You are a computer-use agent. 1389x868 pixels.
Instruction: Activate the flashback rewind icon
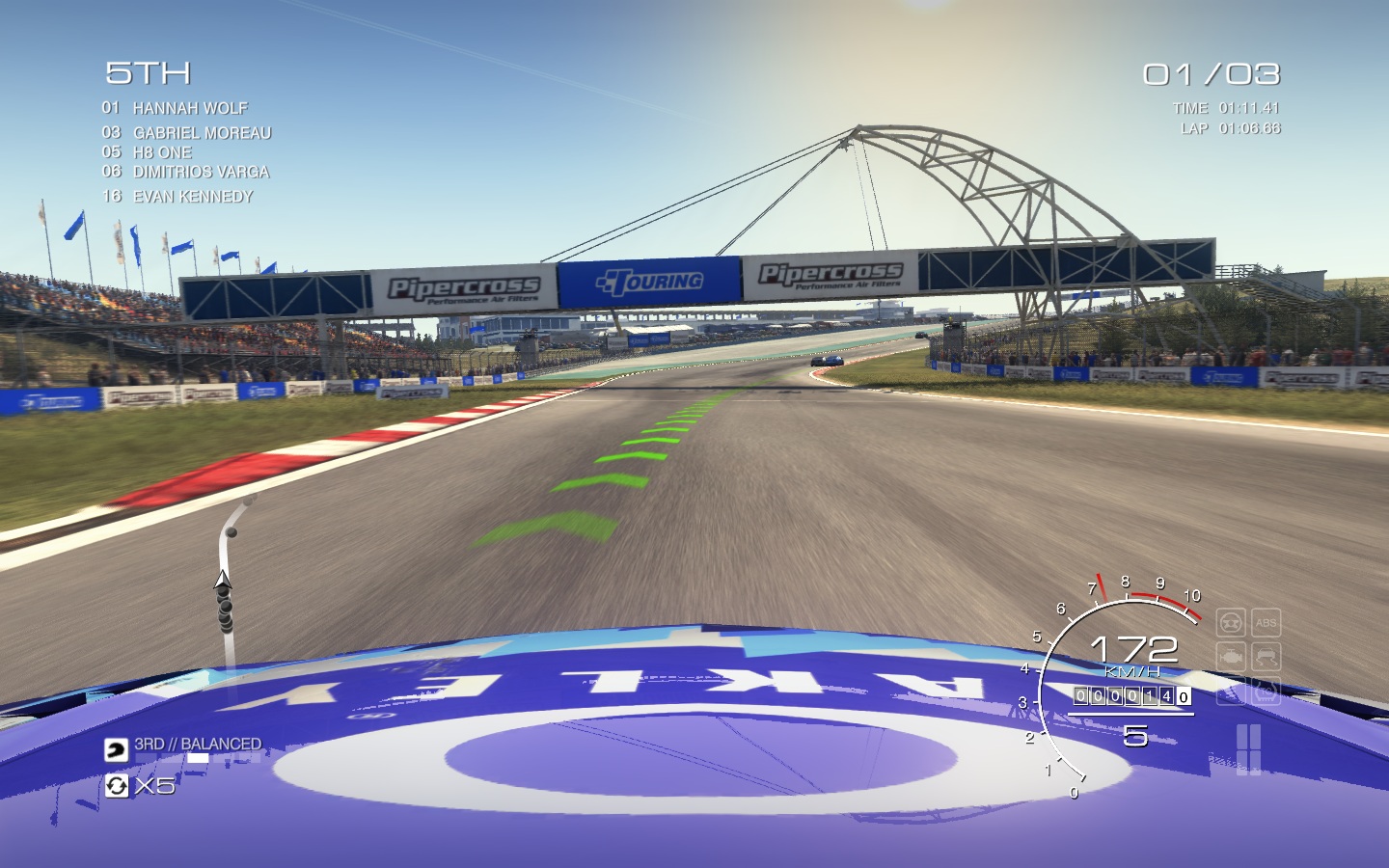tap(116, 786)
